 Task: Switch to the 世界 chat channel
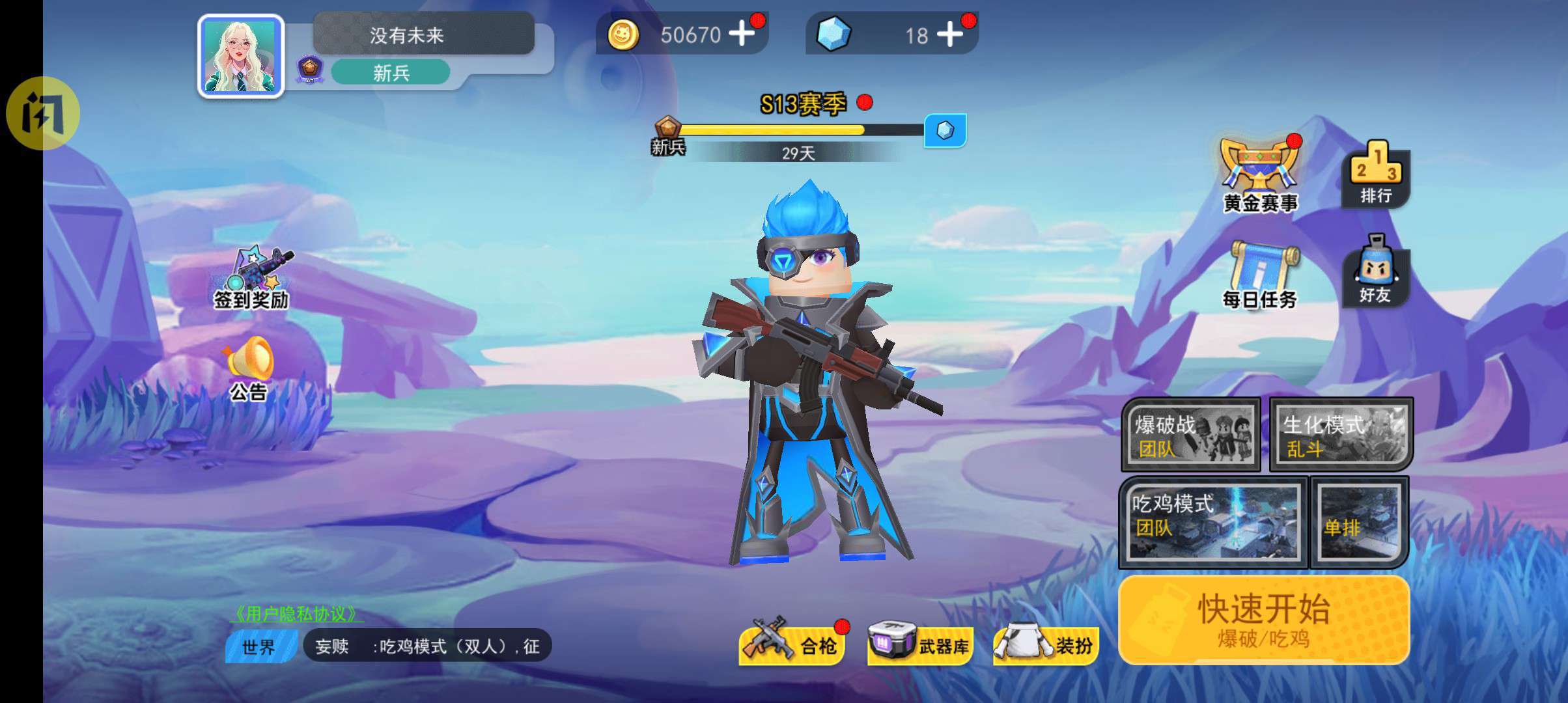[x=259, y=647]
